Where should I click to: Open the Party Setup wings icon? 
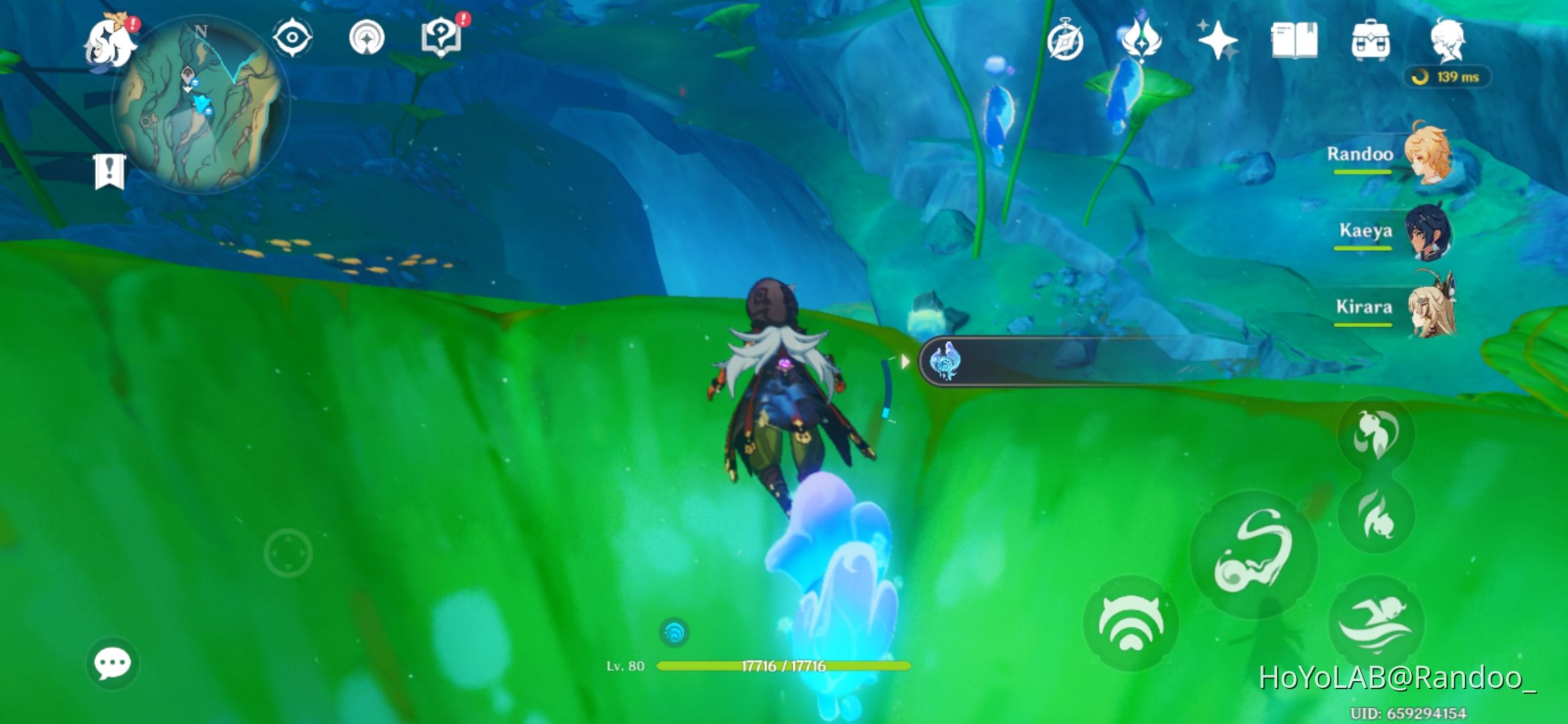point(1142,42)
